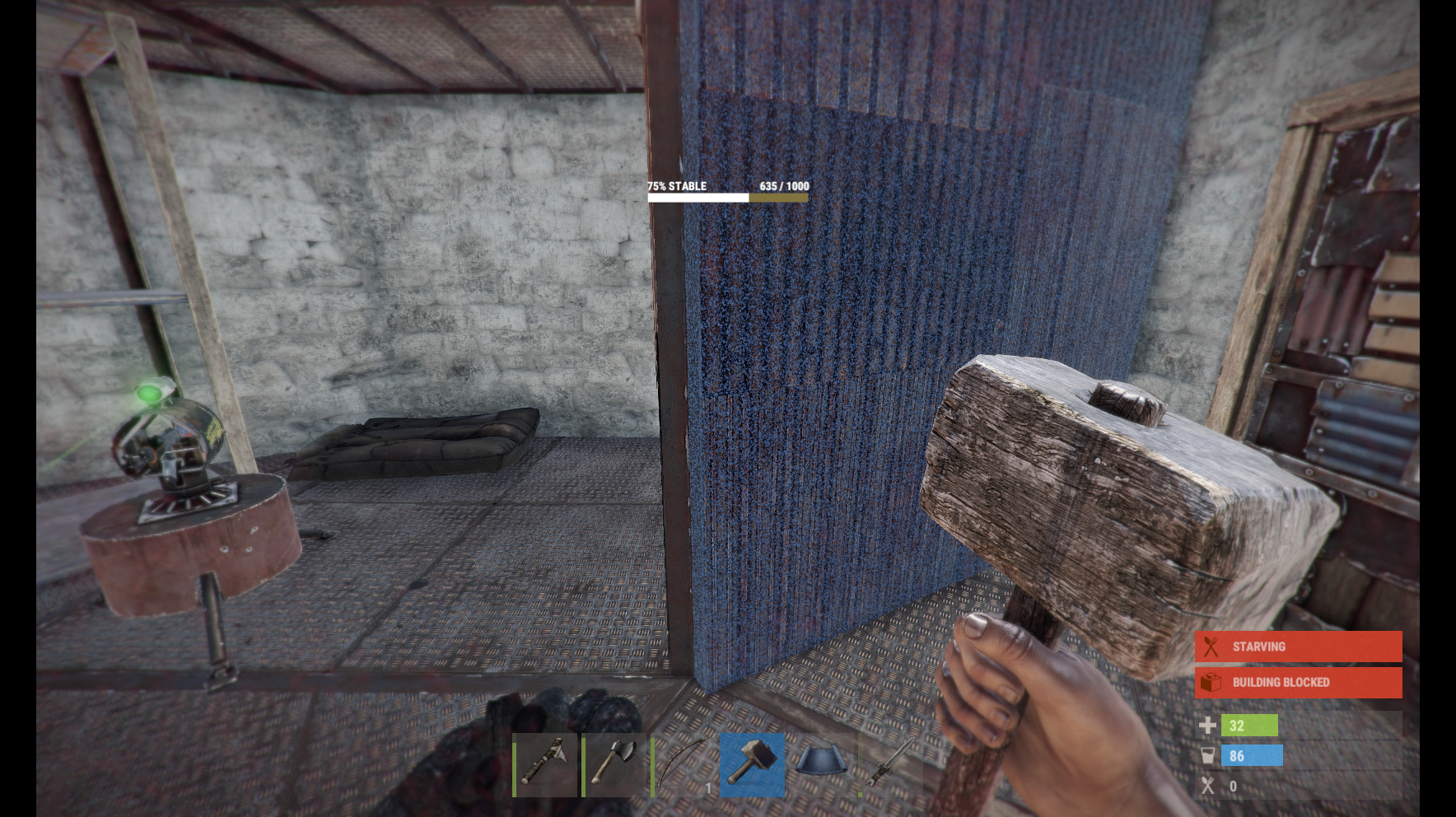1456x817 pixels.
Task: Click the building block icon on the alert
Action: (1211, 682)
